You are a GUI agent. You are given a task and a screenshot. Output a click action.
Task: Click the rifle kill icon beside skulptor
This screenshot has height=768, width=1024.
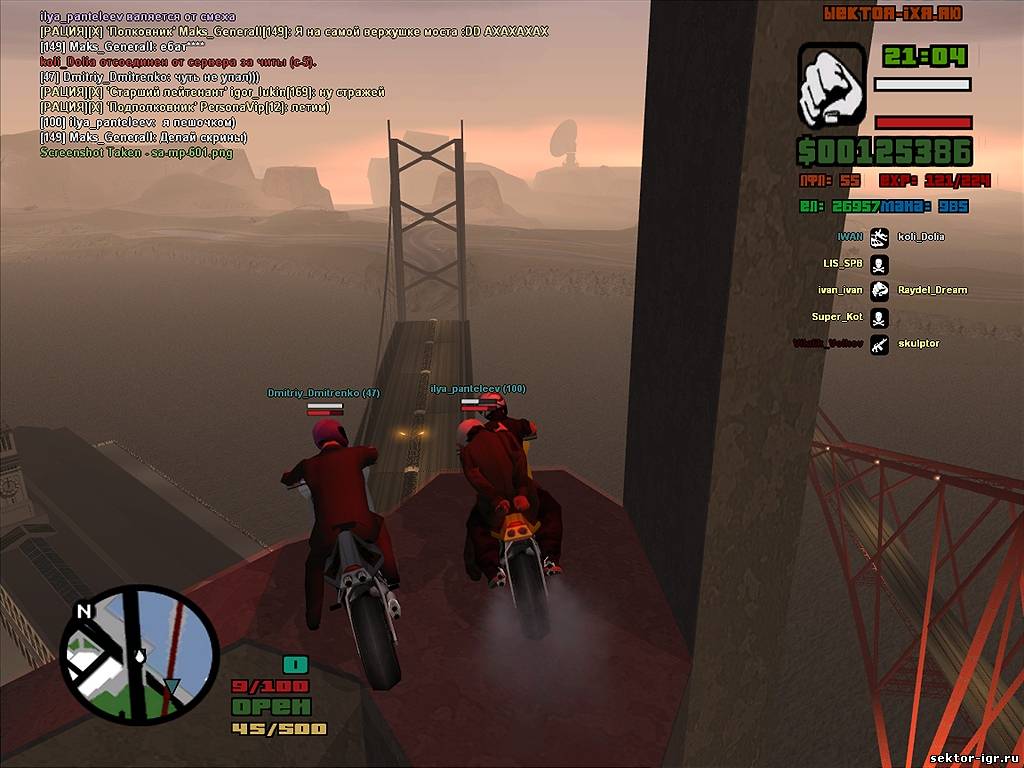879,344
